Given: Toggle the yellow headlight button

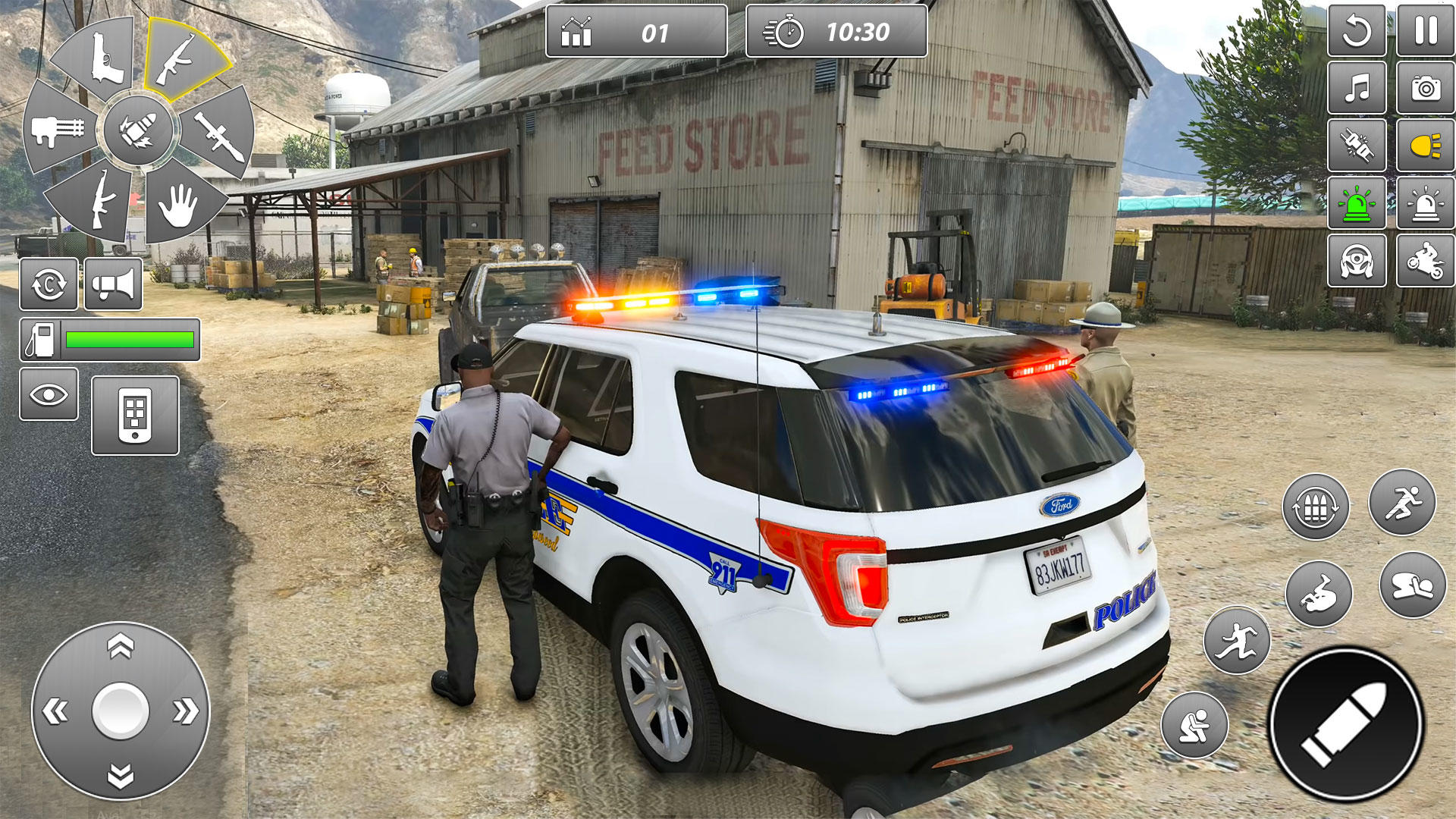Looking at the screenshot, I should click(x=1425, y=145).
